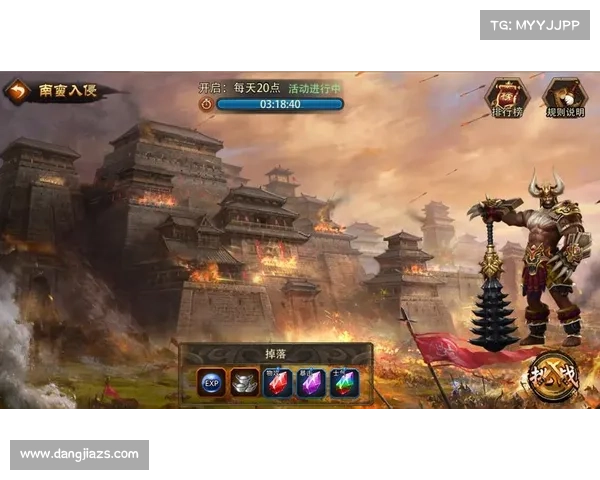Viewport: 600px width, 480px height.
Task: Go back using the arrow beside 南蛮入侵
Action: pyautogui.click(x=18, y=92)
